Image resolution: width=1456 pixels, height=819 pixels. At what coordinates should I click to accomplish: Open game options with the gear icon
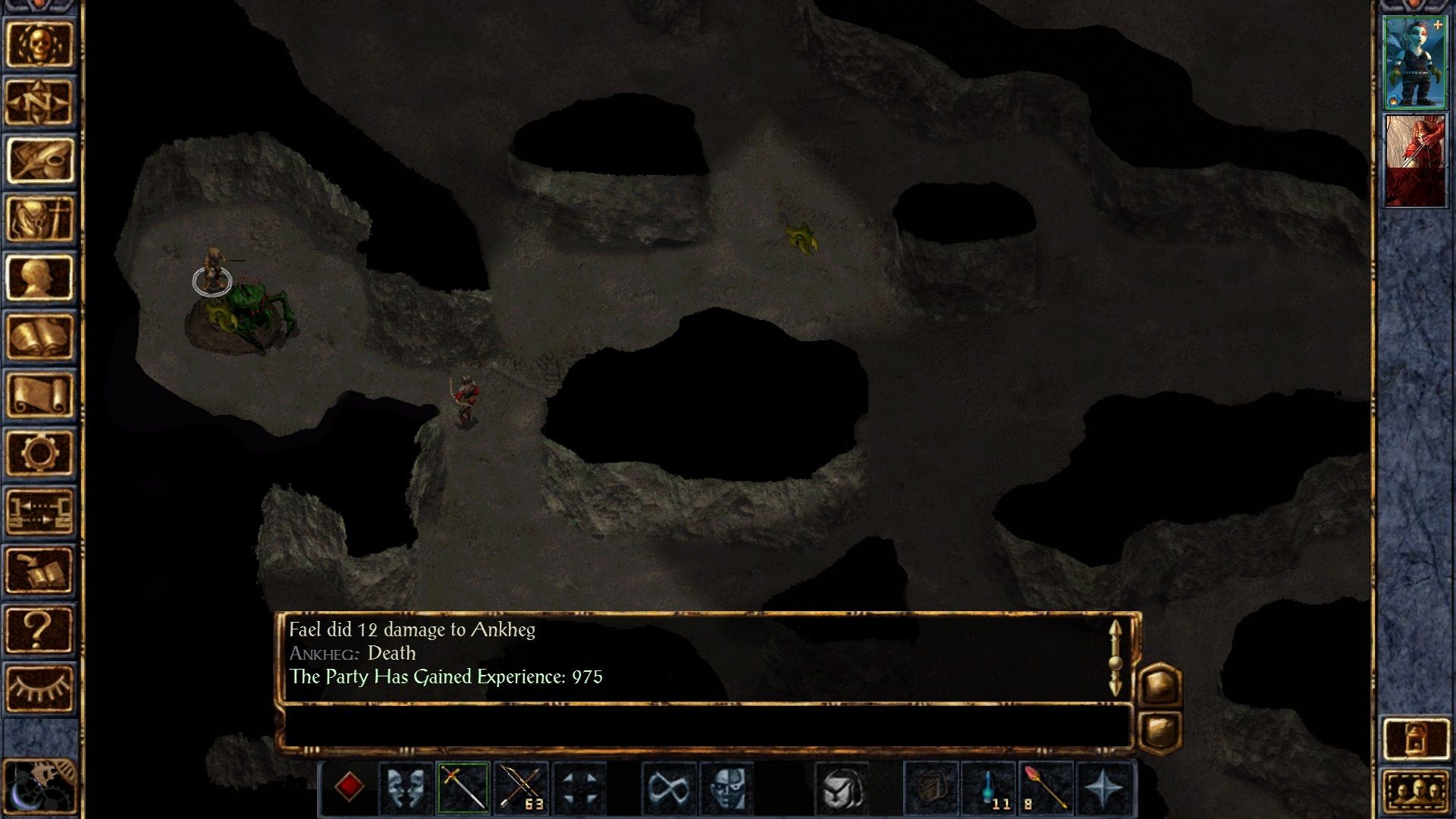point(39,453)
